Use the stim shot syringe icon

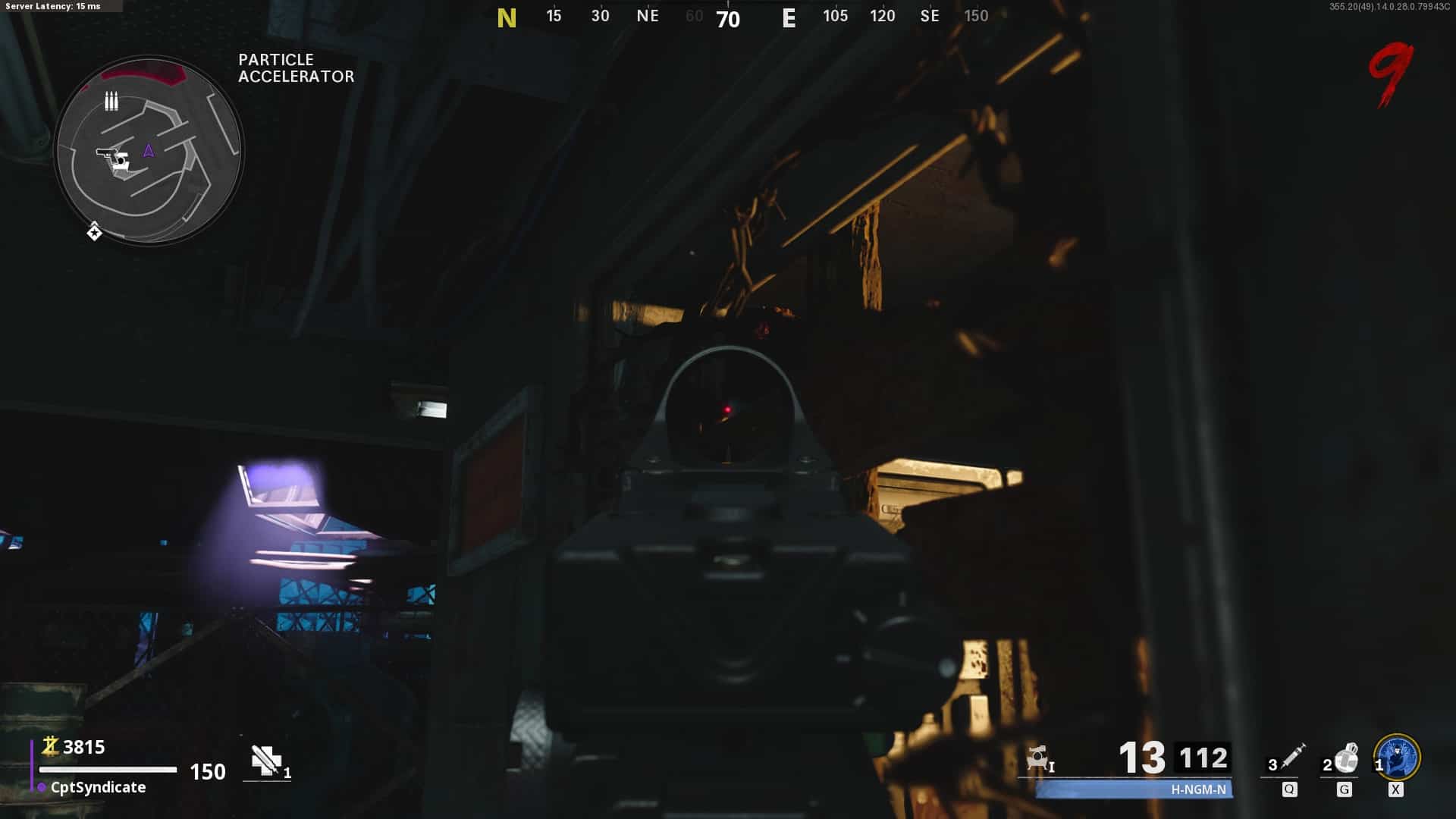(x=1292, y=757)
